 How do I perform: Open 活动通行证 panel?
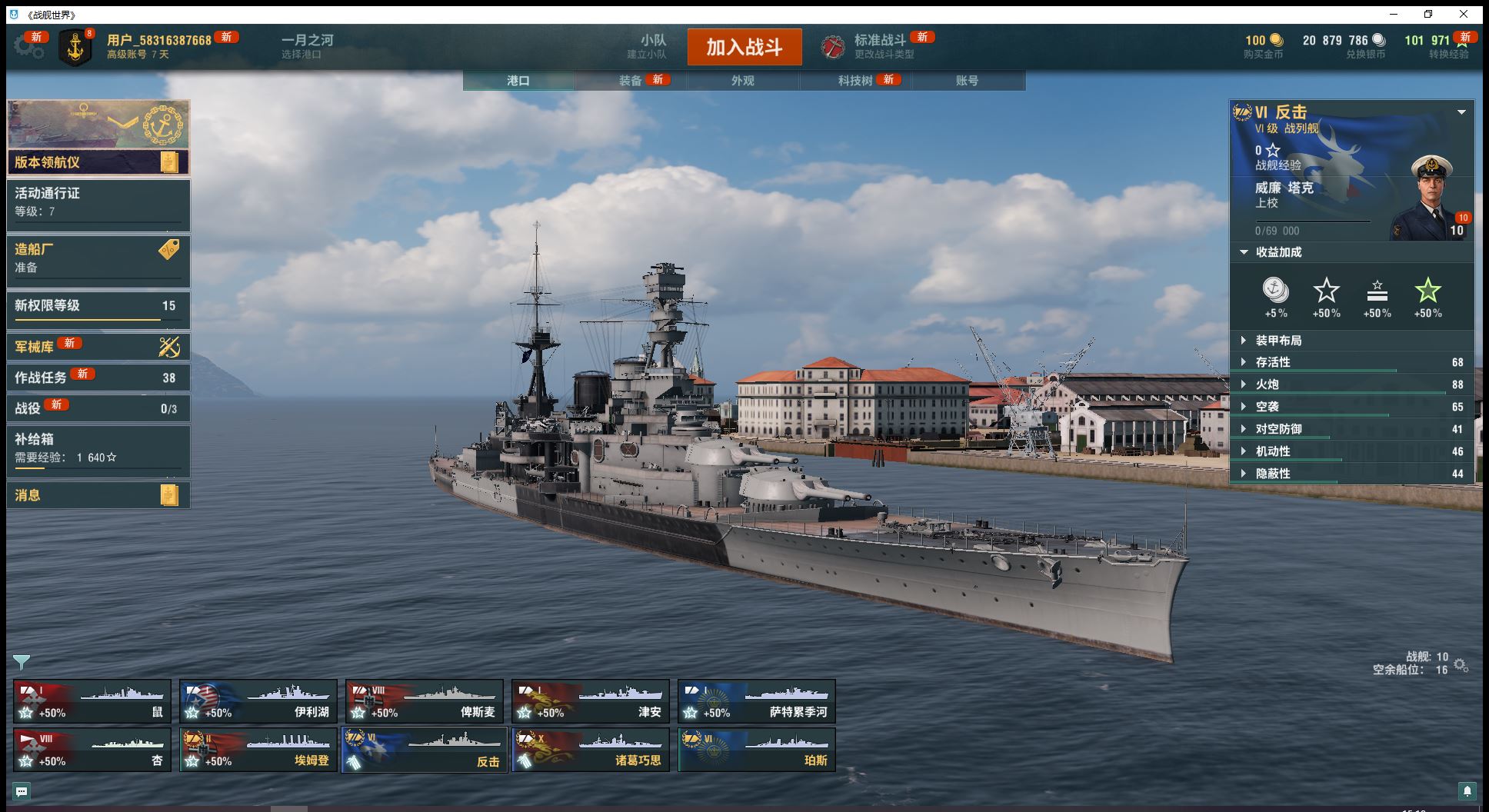[98, 202]
